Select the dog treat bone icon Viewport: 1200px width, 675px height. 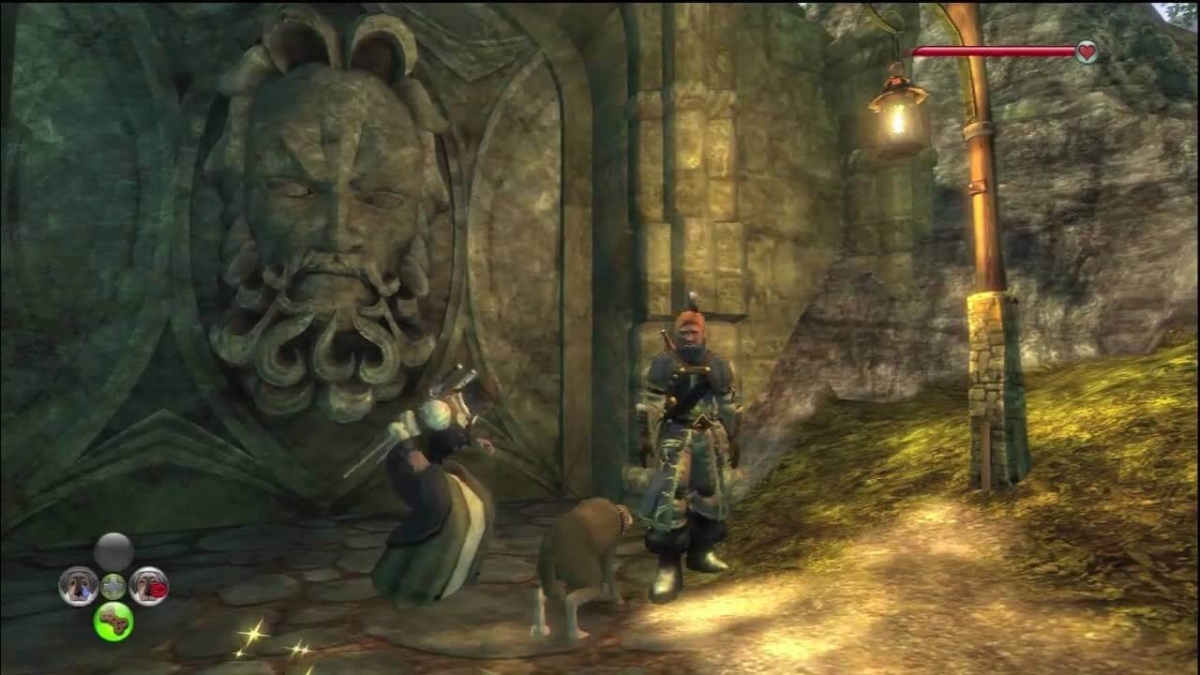coord(113,622)
